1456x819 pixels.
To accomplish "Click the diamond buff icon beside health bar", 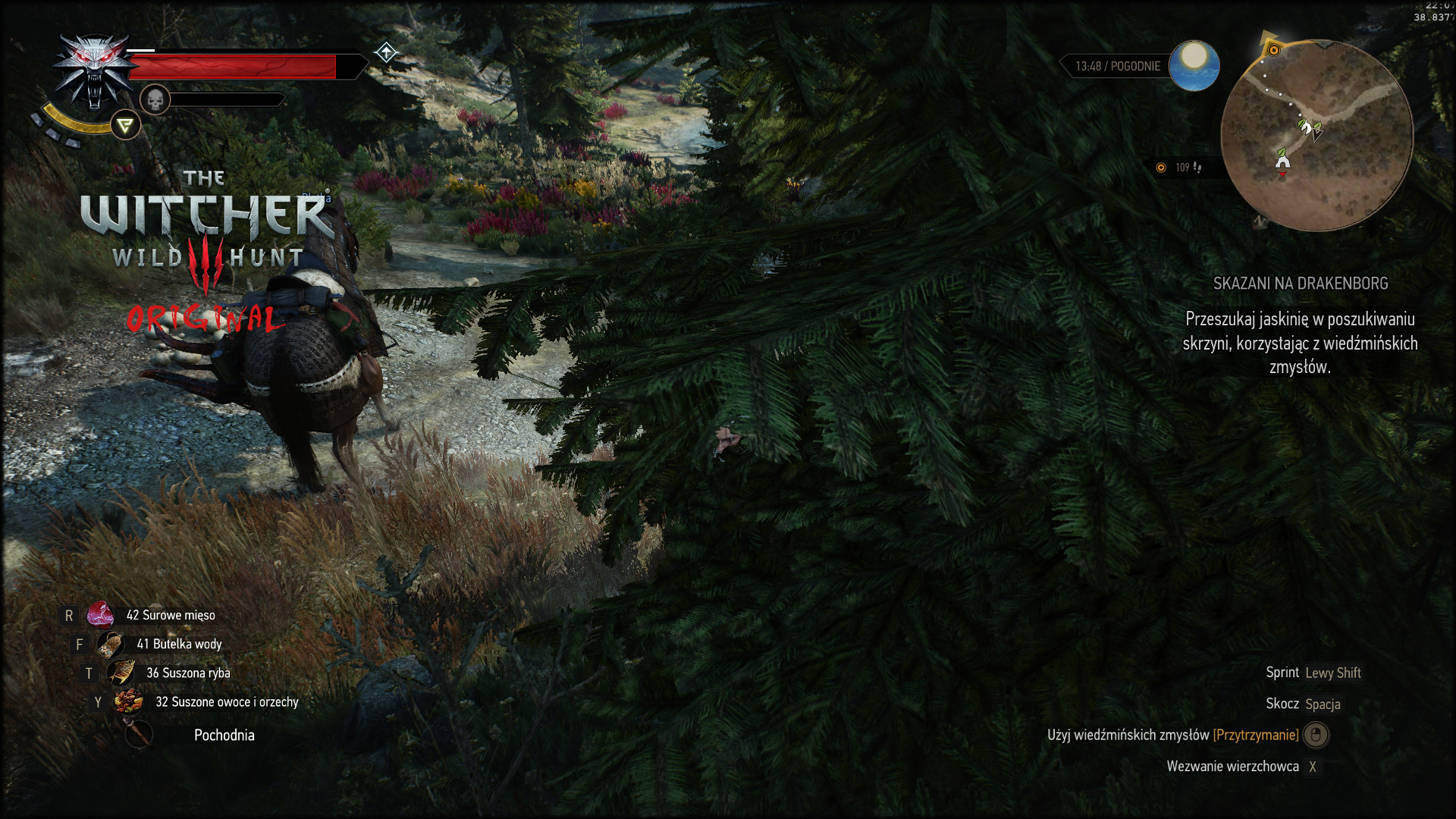I will click(386, 52).
